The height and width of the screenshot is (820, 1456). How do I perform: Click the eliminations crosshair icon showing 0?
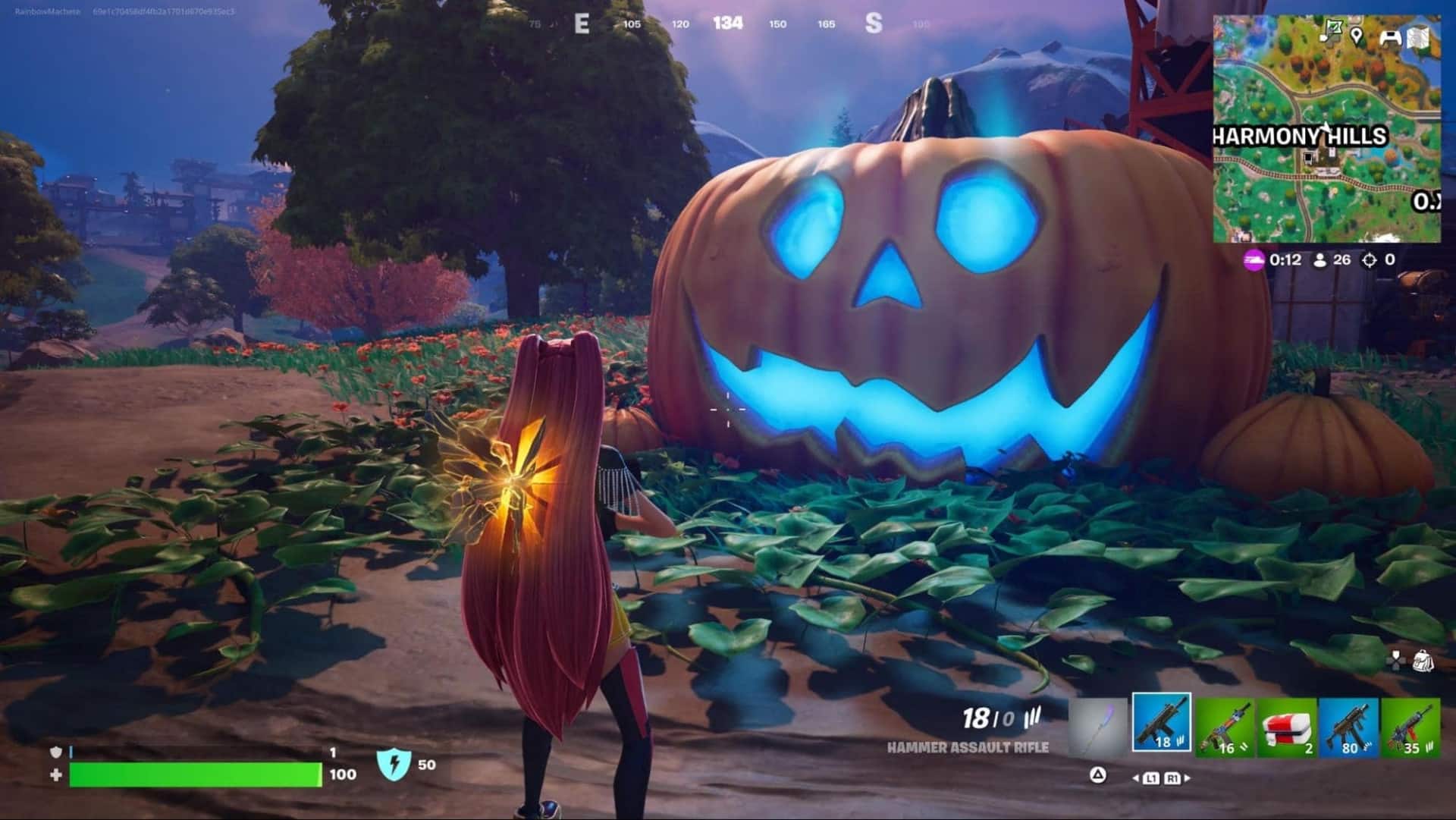coord(1369,260)
